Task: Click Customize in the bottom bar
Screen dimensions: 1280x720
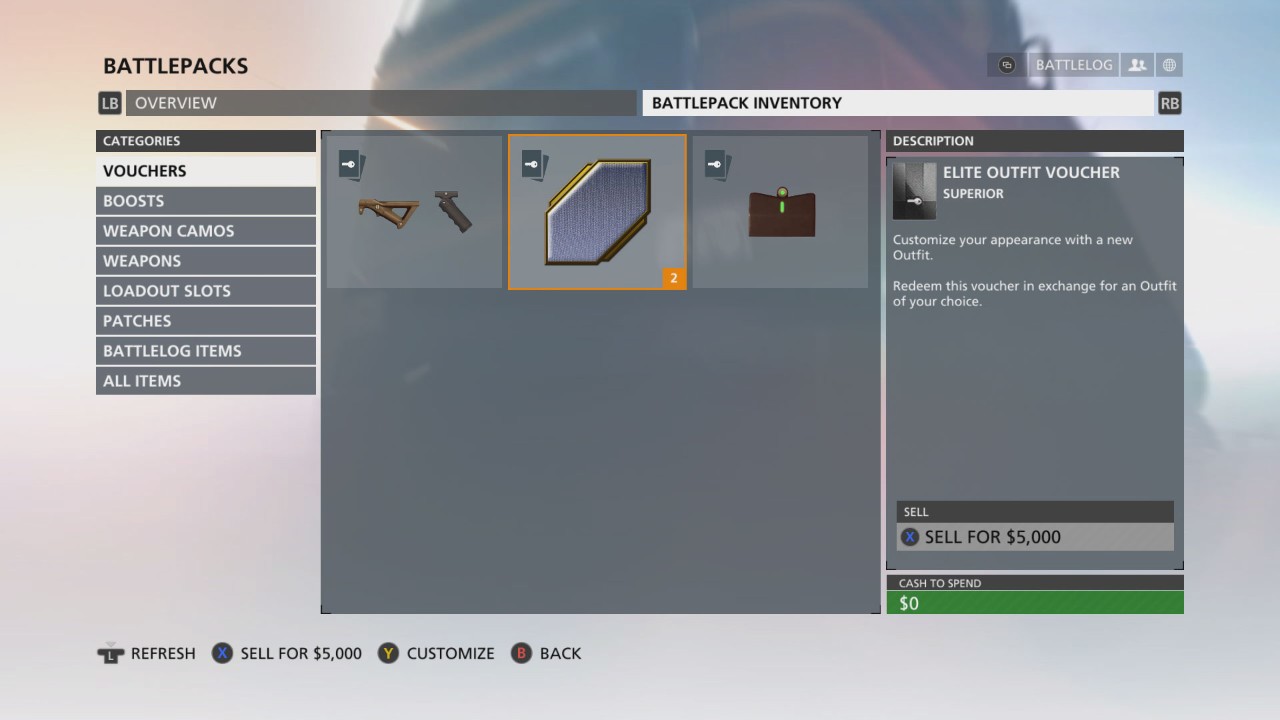Action: pos(437,653)
